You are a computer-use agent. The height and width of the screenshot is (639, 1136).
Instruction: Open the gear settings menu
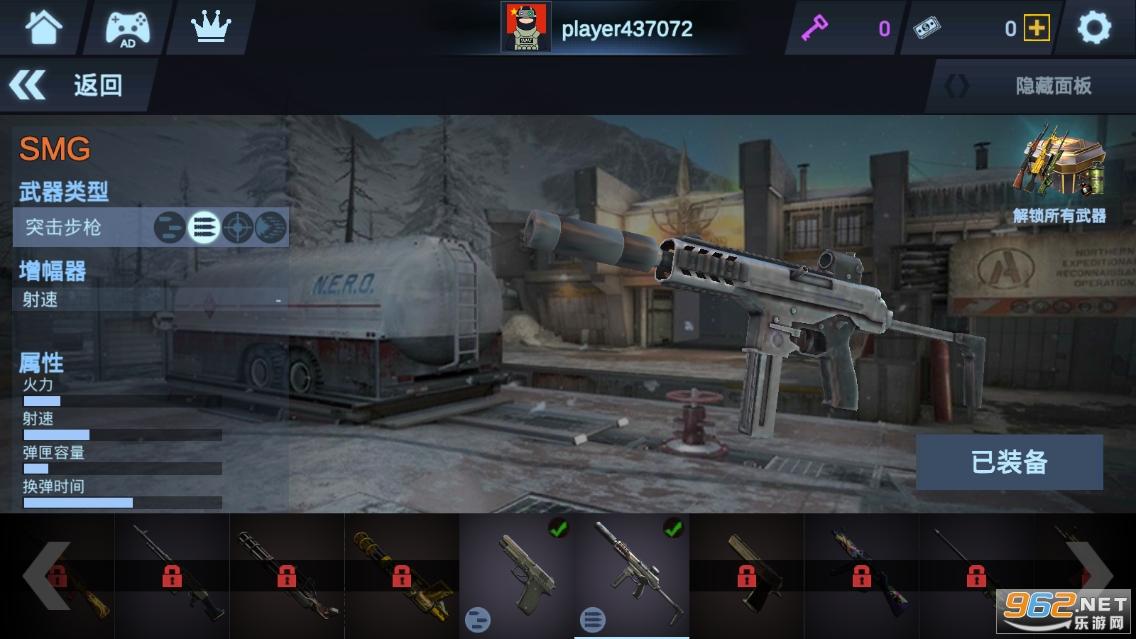[x=1094, y=28]
